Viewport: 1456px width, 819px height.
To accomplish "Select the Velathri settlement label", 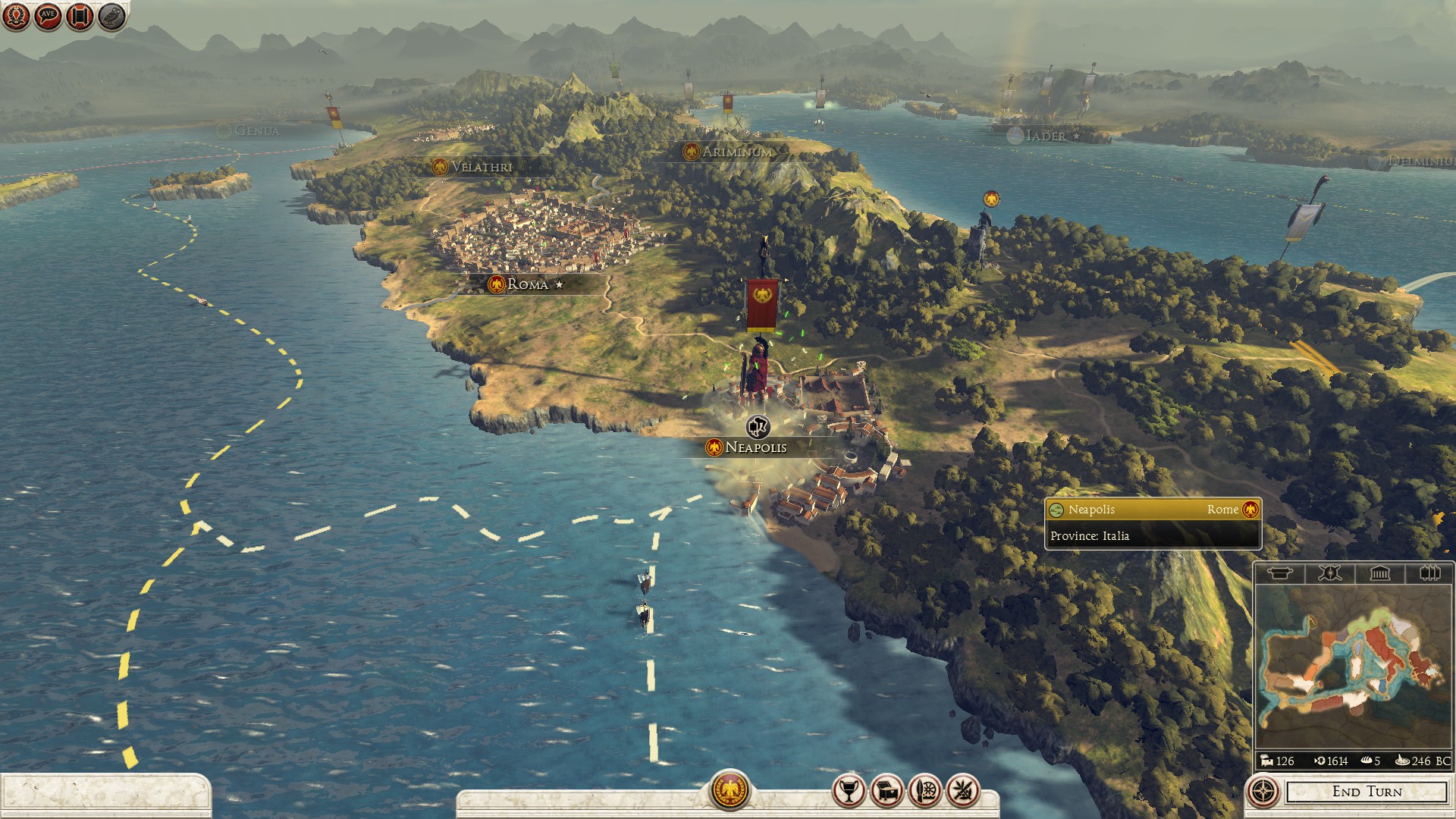I will click(x=481, y=167).
